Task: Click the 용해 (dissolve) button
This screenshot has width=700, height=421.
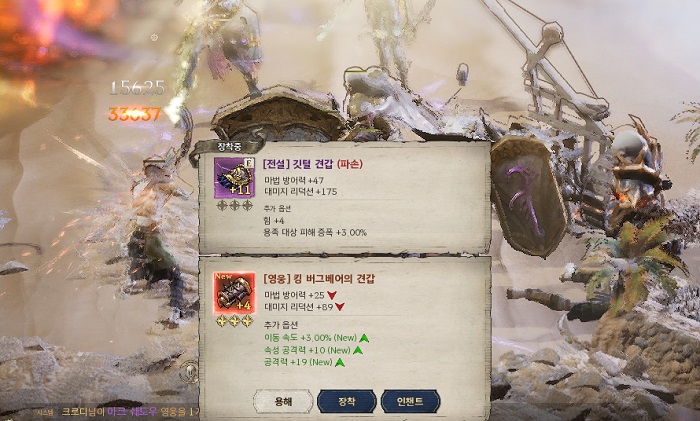Action: click(283, 401)
